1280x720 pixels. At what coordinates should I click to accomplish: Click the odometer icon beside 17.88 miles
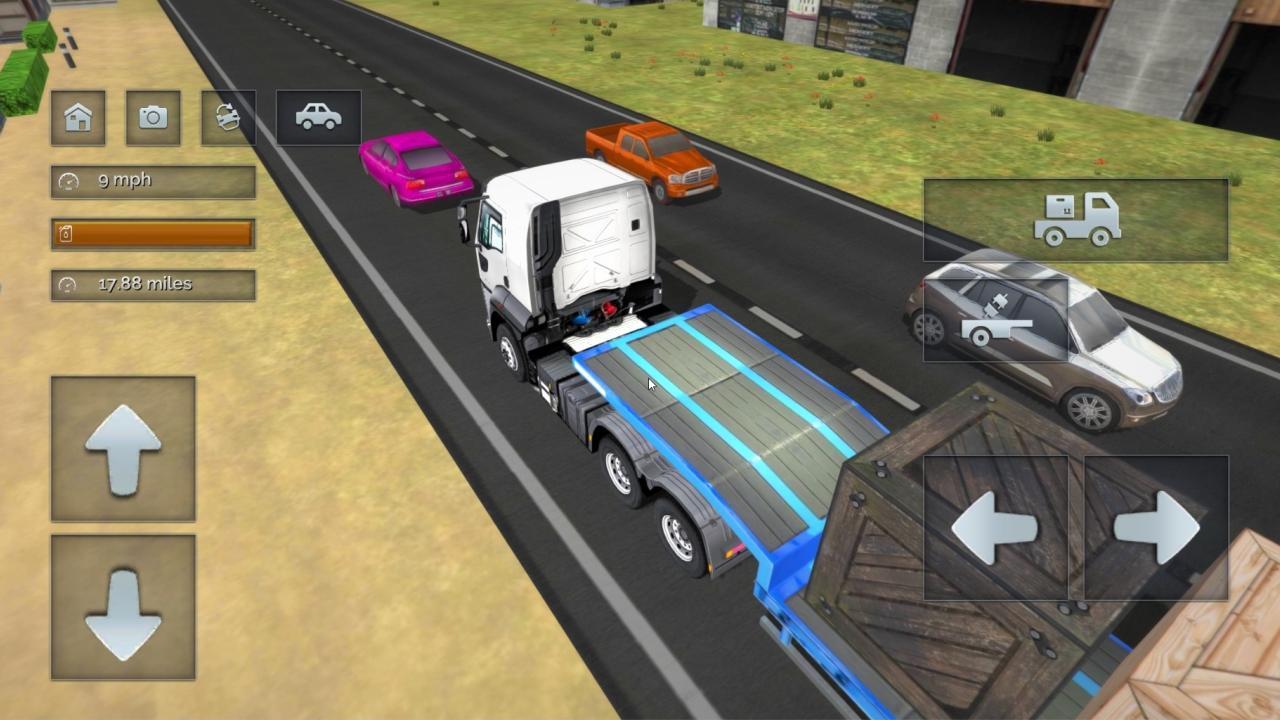(x=66, y=284)
